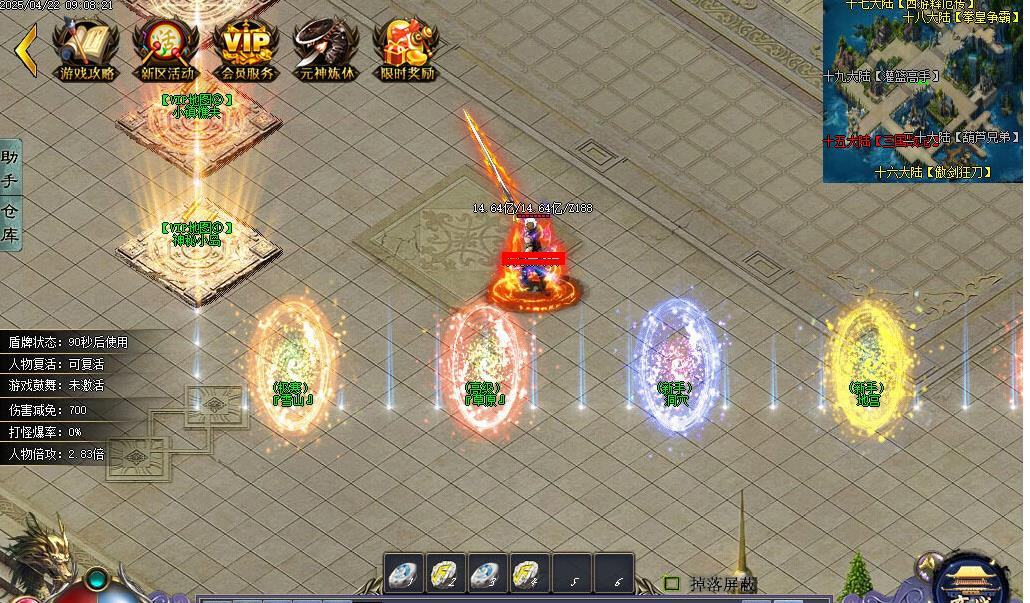Use the item in hotbar slot 2
1030x603 pixels.
(x=445, y=575)
